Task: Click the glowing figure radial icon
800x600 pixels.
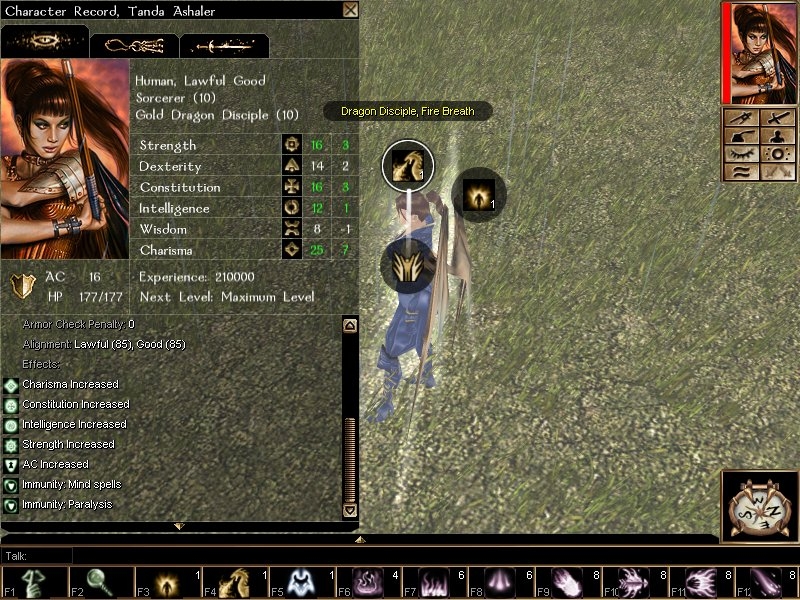Action: (x=478, y=193)
